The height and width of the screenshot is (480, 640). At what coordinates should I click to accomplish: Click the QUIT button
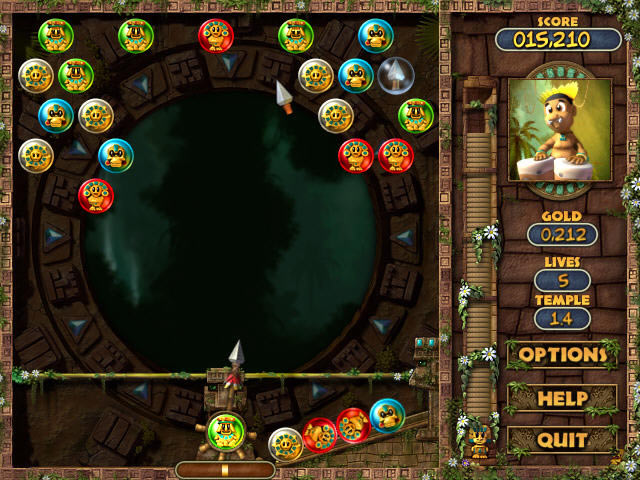tap(562, 440)
